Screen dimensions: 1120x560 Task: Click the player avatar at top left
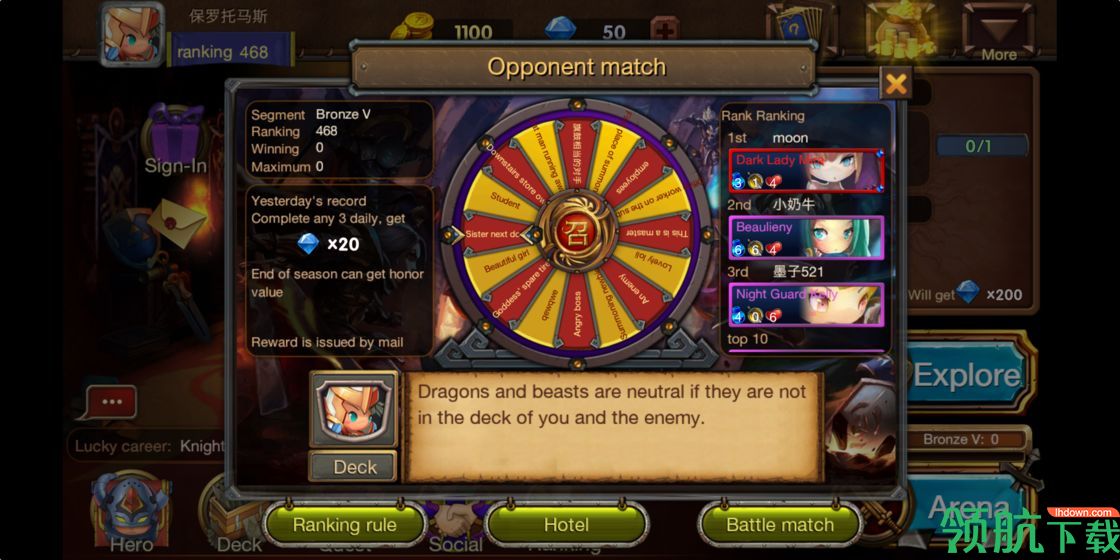[x=133, y=35]
